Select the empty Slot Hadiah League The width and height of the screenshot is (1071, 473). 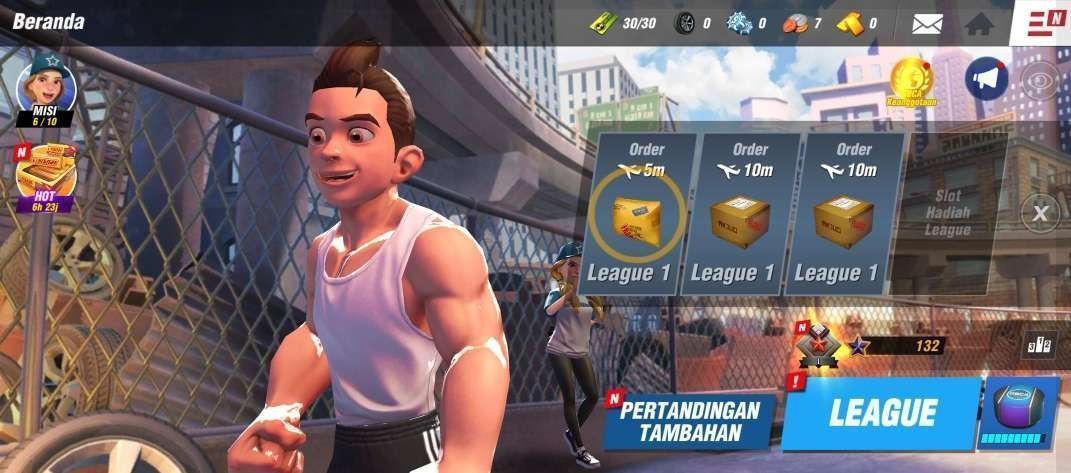pos(946,215)
